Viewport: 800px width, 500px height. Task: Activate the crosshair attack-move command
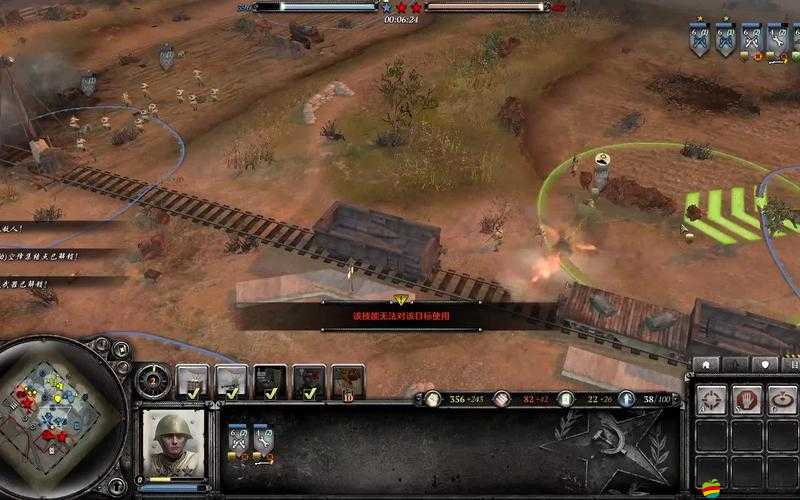[711, 400]
